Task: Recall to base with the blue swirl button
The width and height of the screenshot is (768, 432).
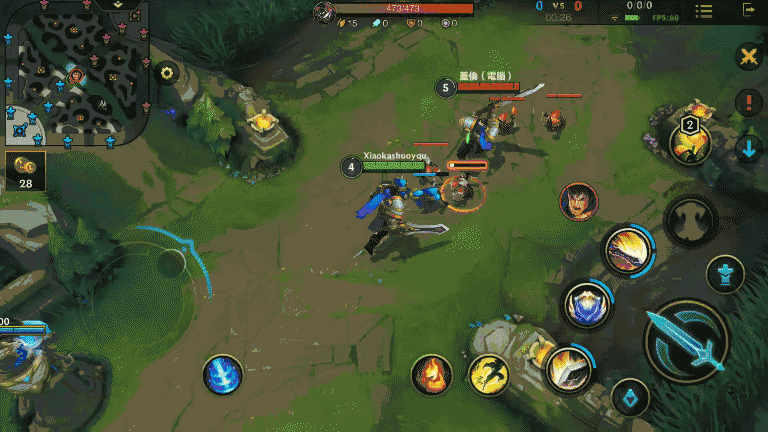Action: (222, 374)
